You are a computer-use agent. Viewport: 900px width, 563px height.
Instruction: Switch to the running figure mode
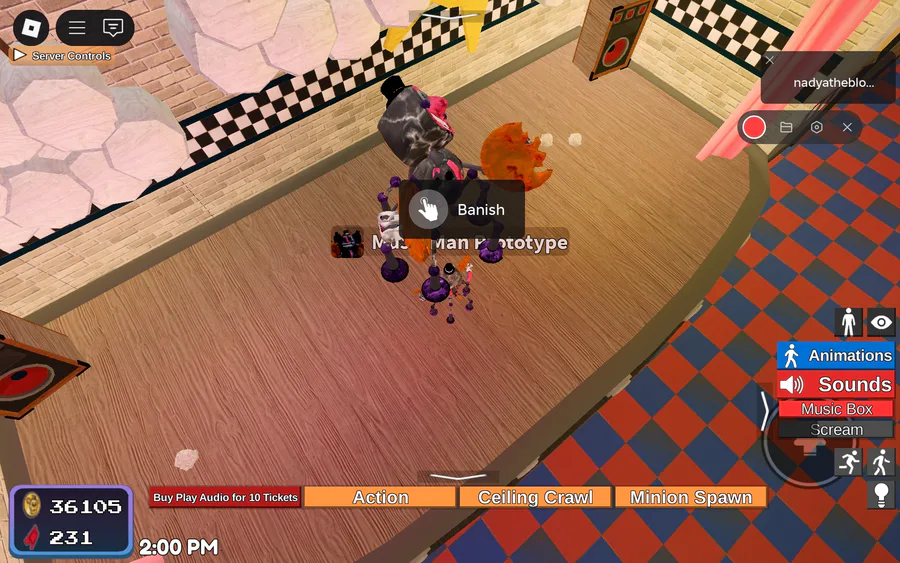[x=849, y=461]
